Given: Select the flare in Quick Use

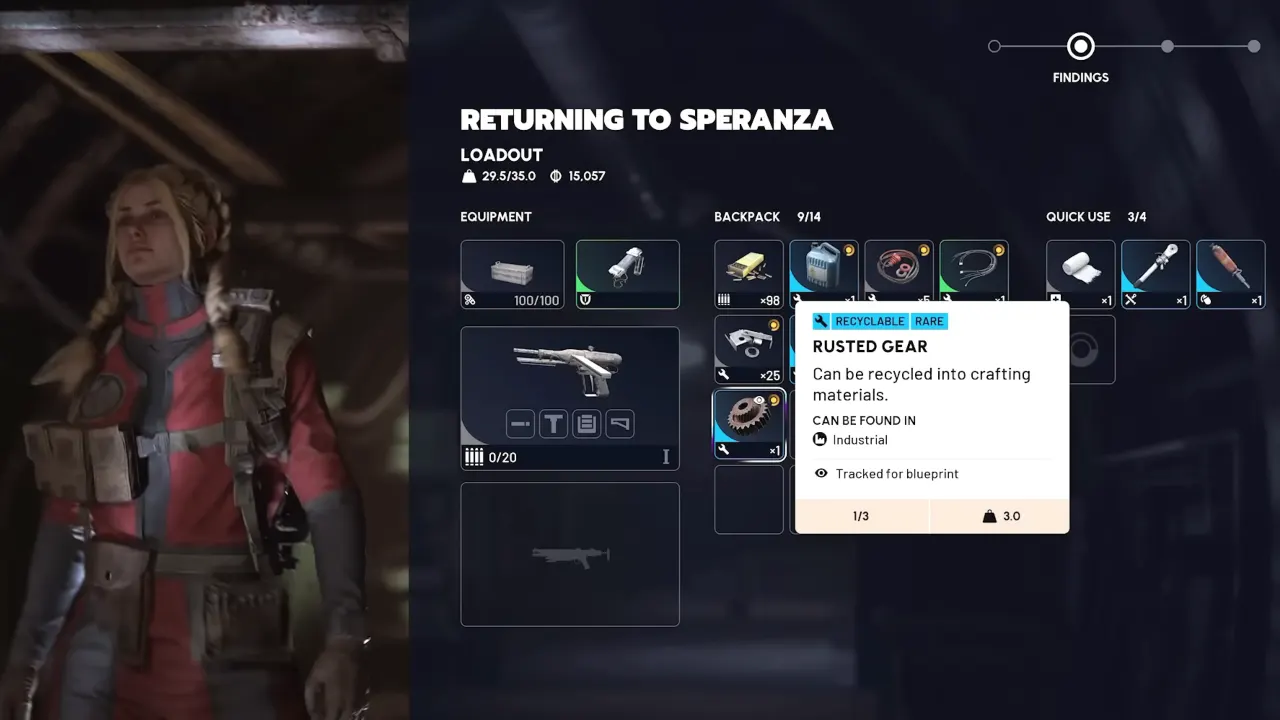Looking at the screenshot, I should [x=1230, y=273].
